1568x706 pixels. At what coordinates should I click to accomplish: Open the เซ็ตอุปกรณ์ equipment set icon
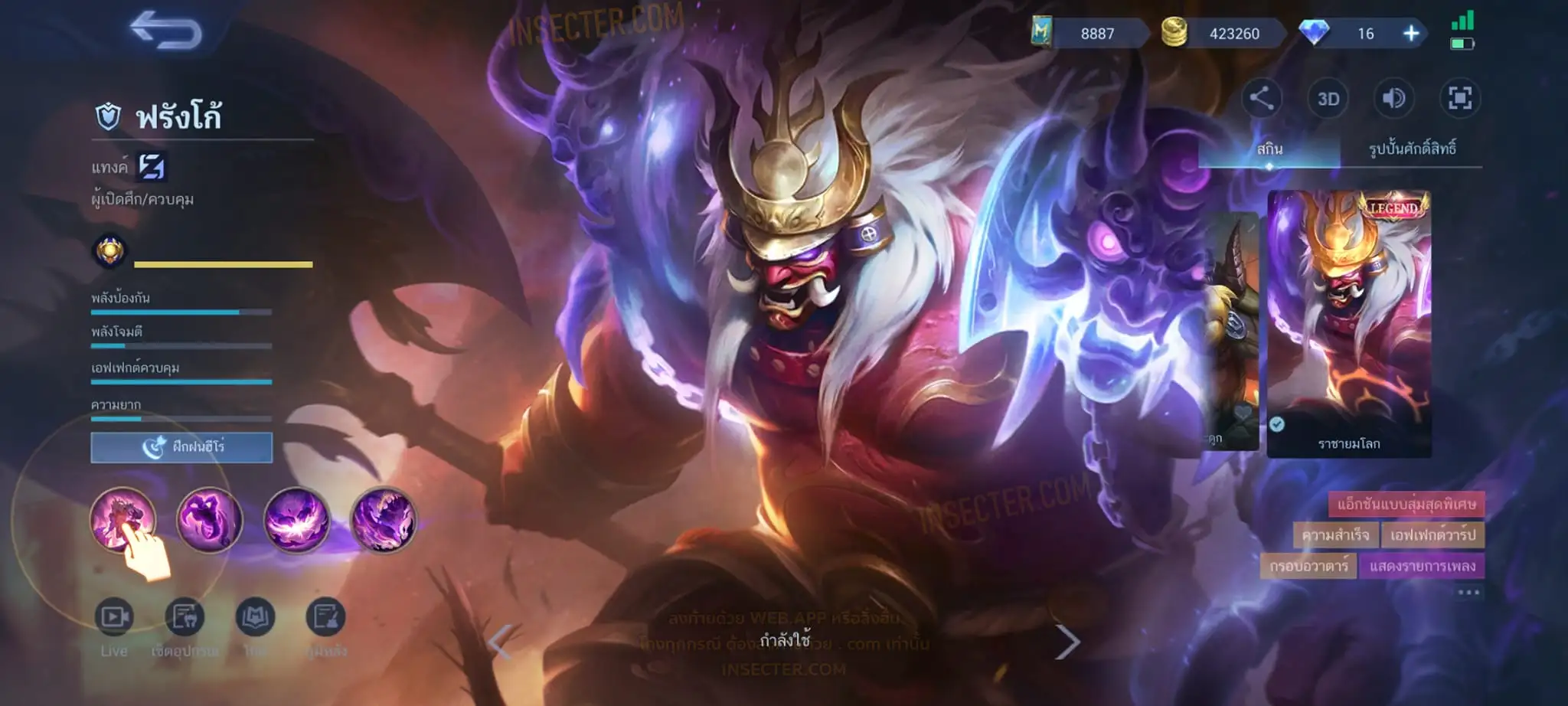185,617
